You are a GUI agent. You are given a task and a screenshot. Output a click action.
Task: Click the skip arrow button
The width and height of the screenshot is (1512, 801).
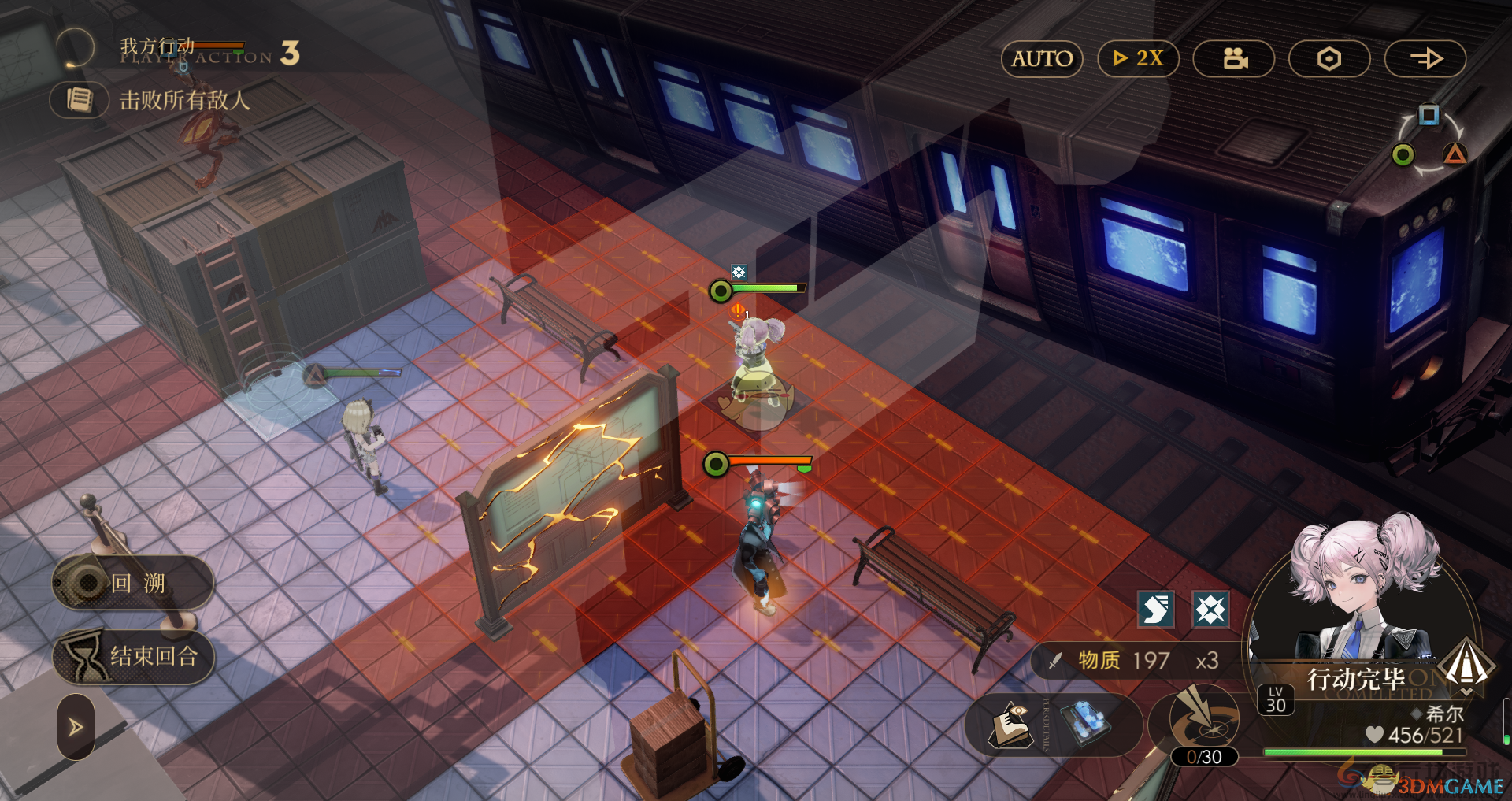coord(1425,59)
